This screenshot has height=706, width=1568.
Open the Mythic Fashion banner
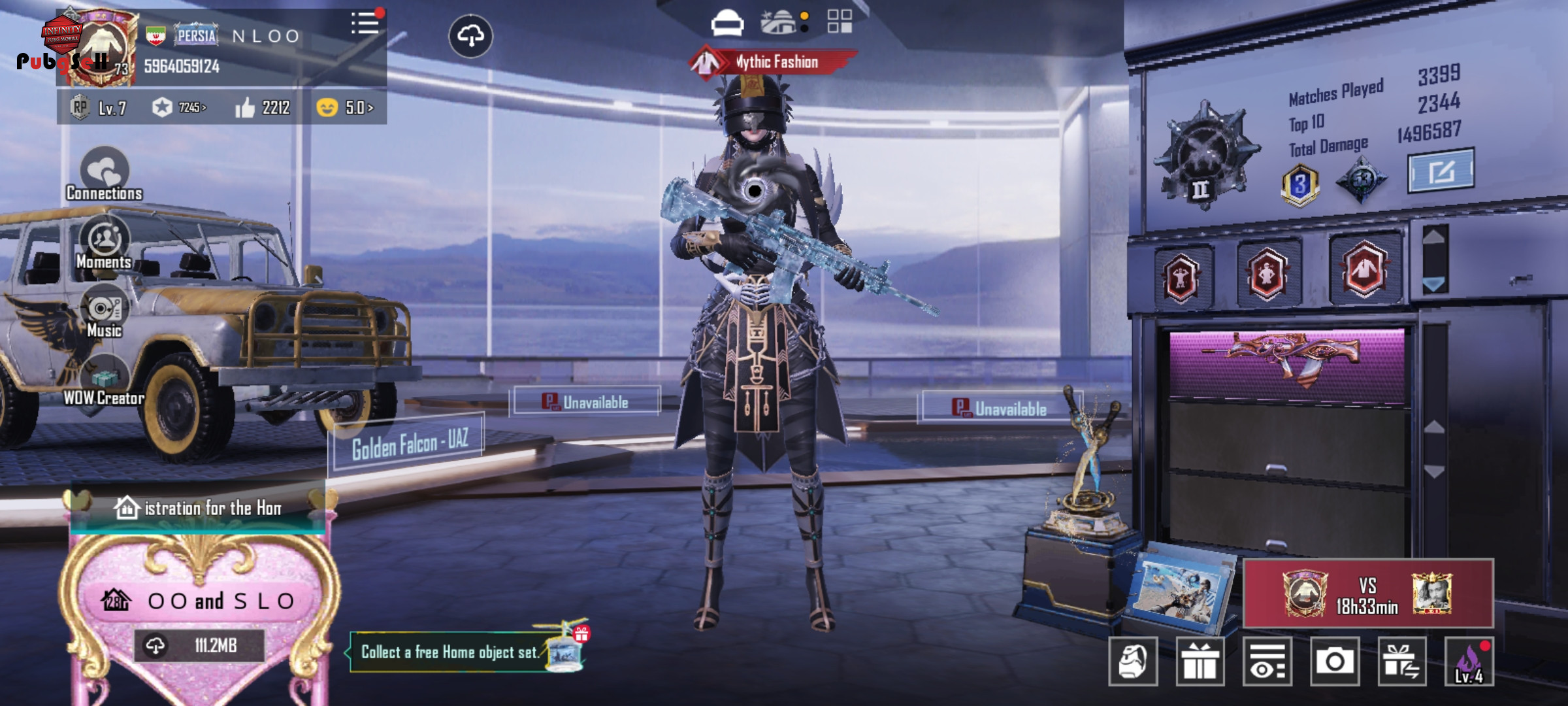(x=774, y=62)
